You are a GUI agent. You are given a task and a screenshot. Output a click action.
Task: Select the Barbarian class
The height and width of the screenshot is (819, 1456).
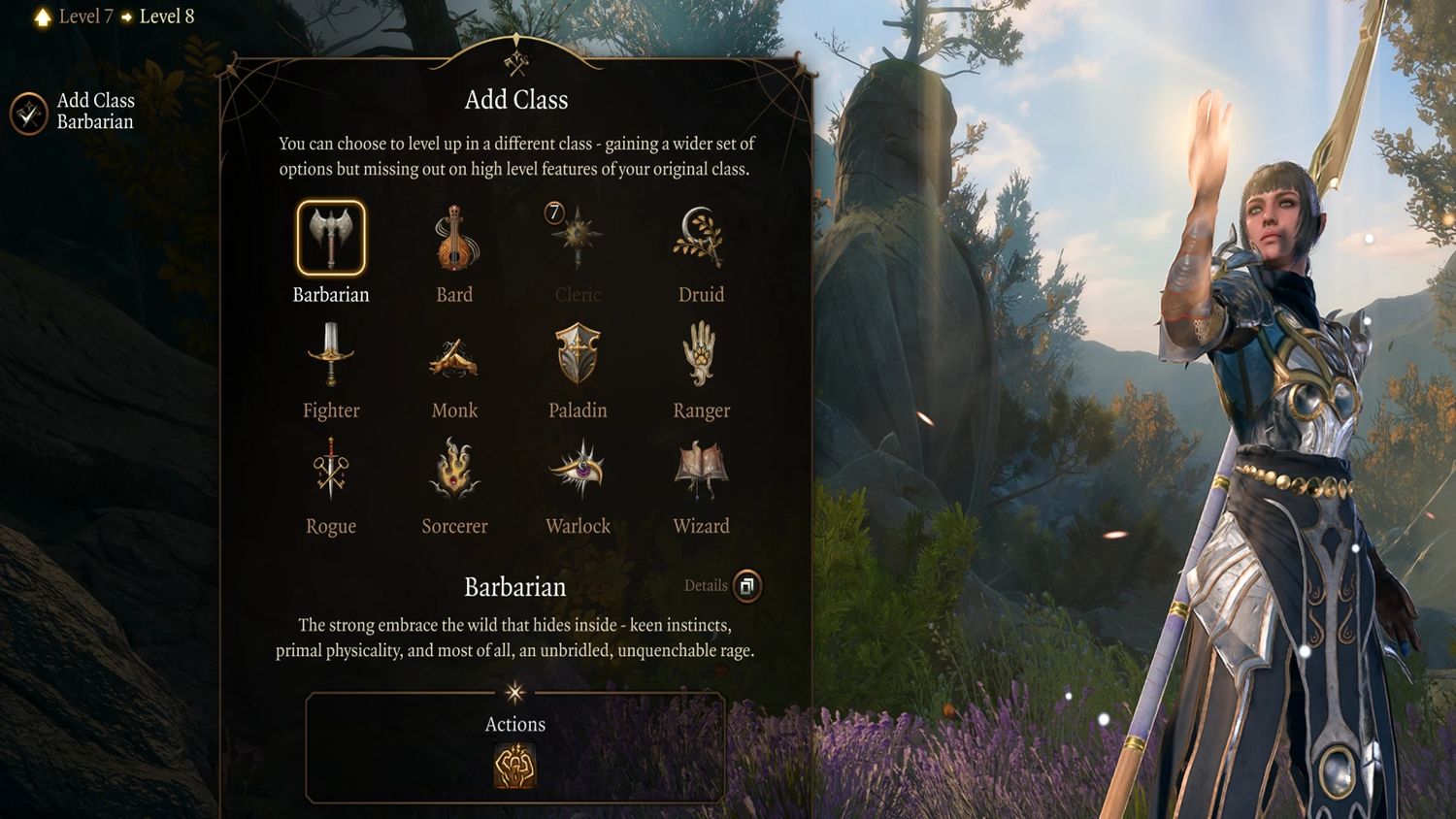pyautogui.click(x=331, y=239)
